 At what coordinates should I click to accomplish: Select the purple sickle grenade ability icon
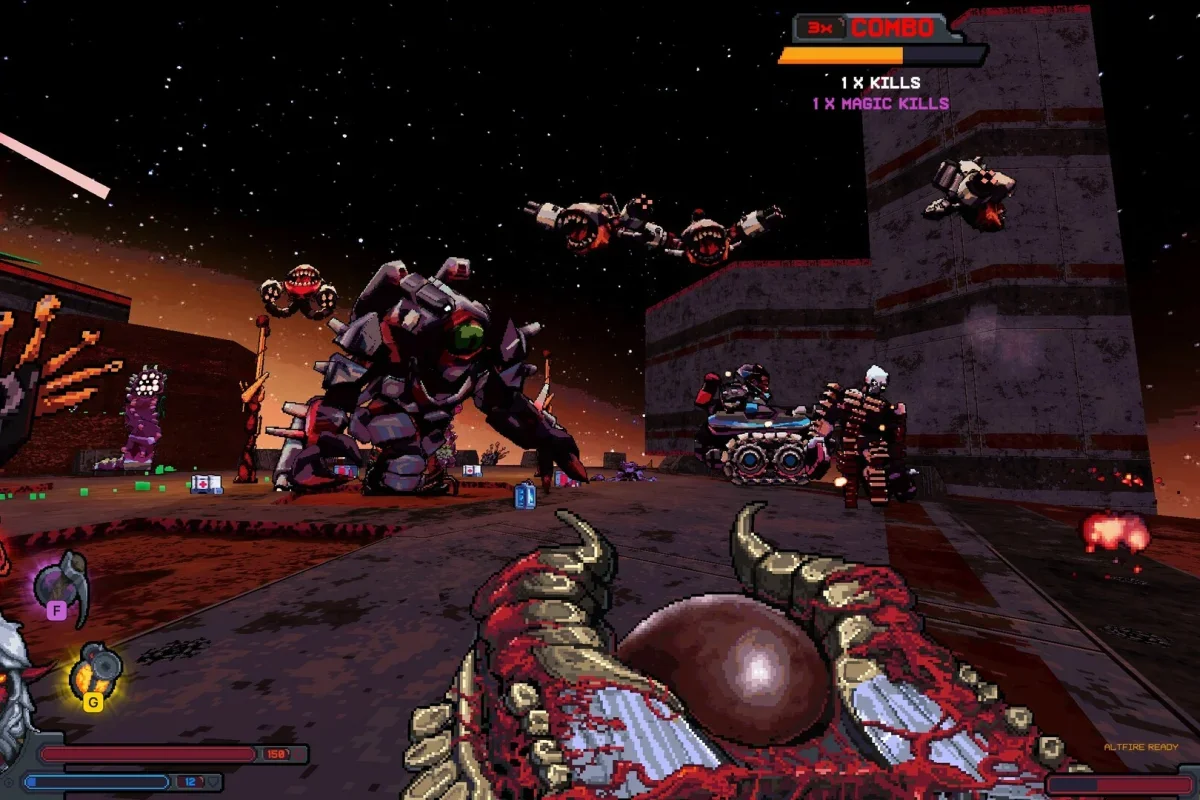tap(63, 583)
